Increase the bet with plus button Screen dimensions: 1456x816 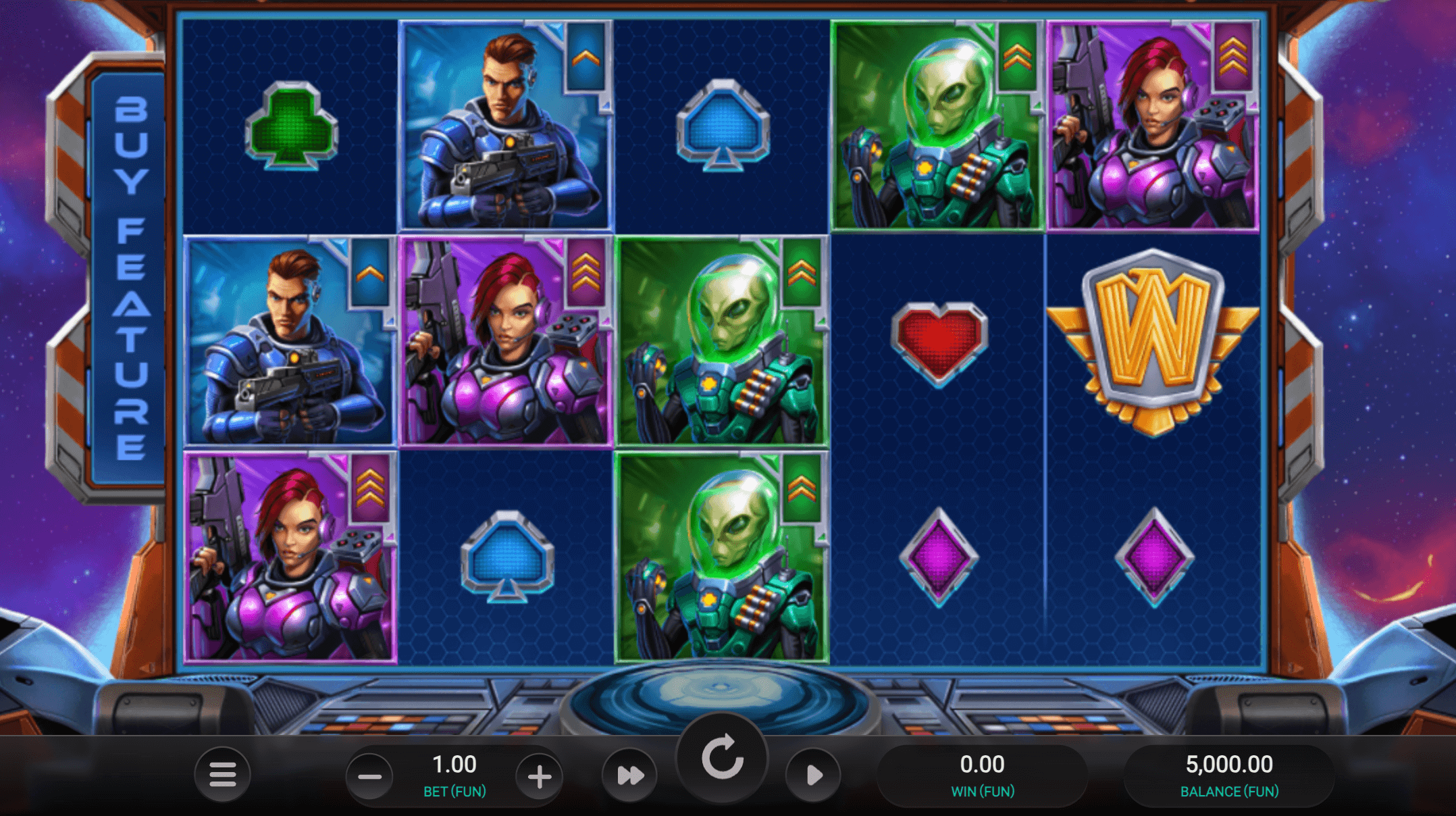[x=539, y=777]
